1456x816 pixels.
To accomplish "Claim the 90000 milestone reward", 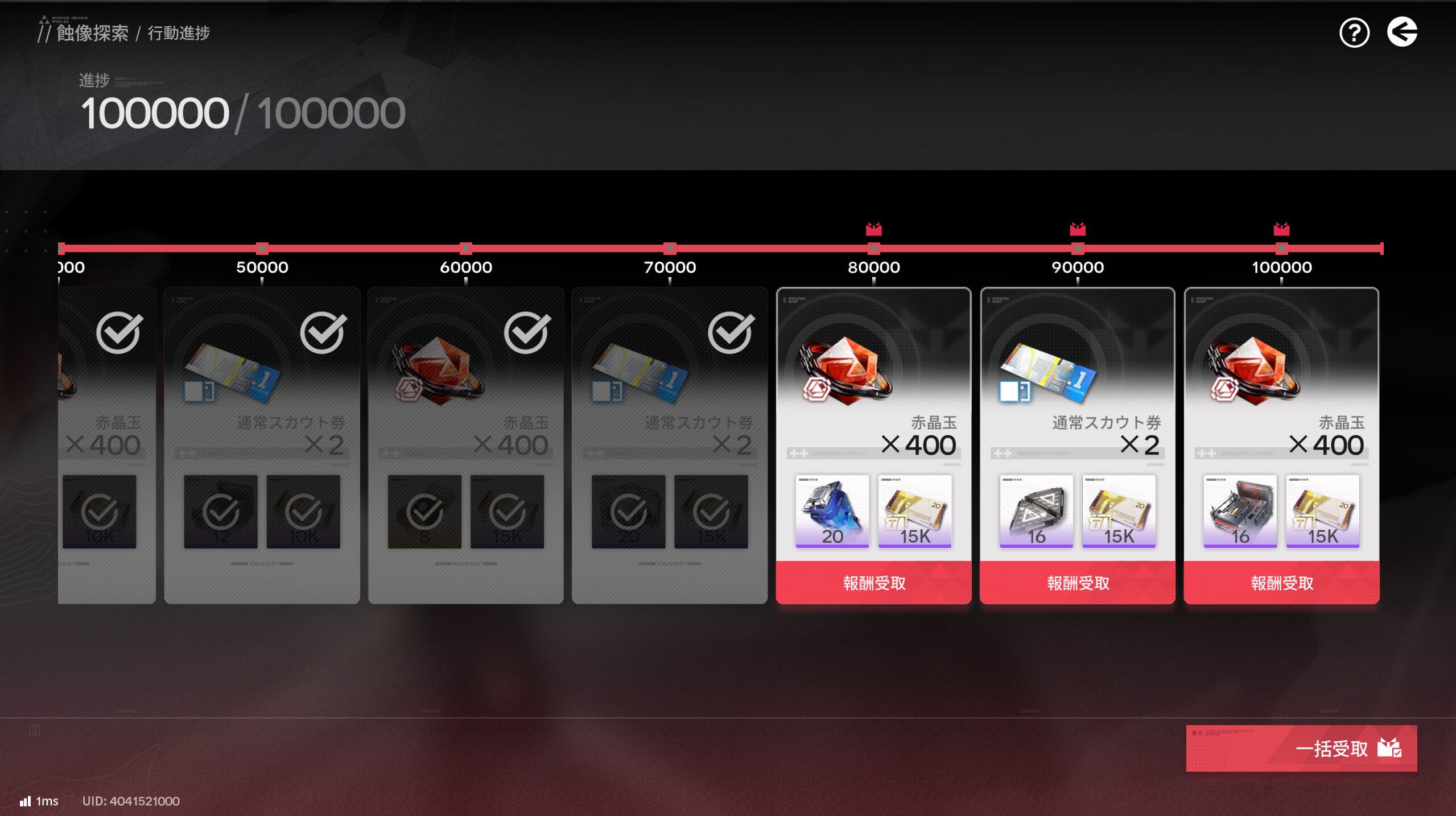I will click(1077, 583).
